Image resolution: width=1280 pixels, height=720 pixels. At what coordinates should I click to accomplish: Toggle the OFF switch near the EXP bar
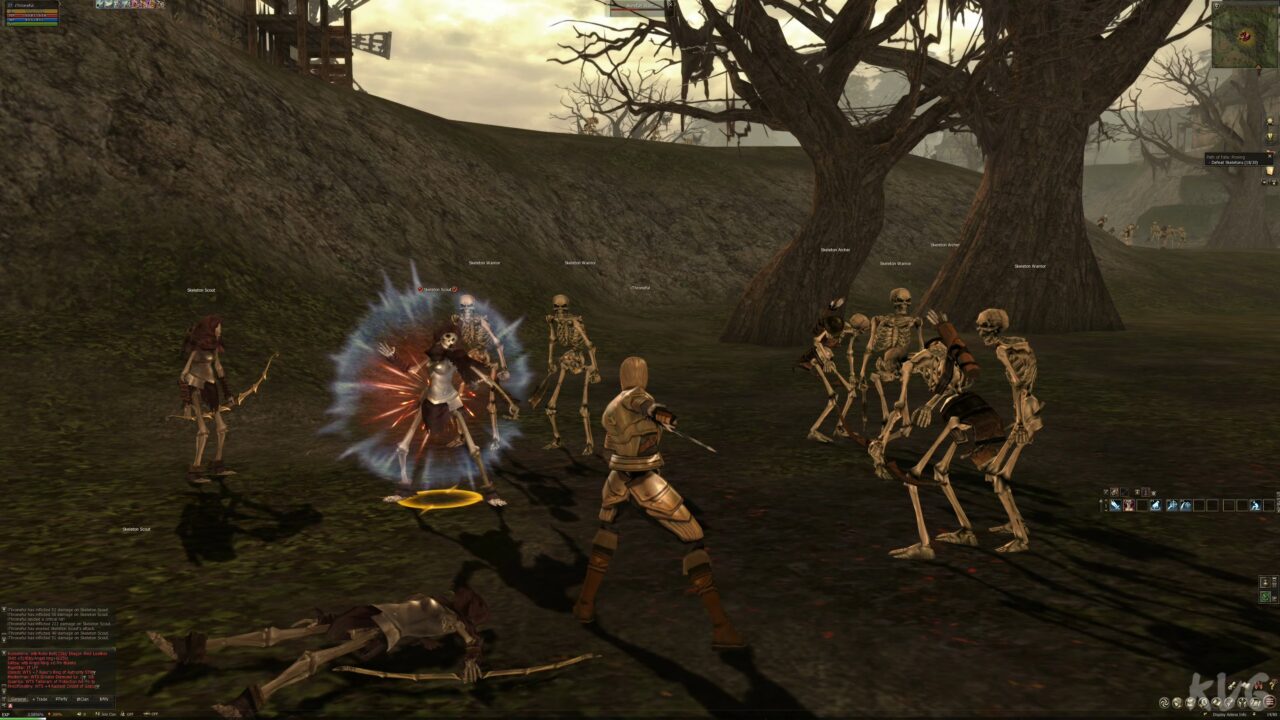click(x=128, y=715)
